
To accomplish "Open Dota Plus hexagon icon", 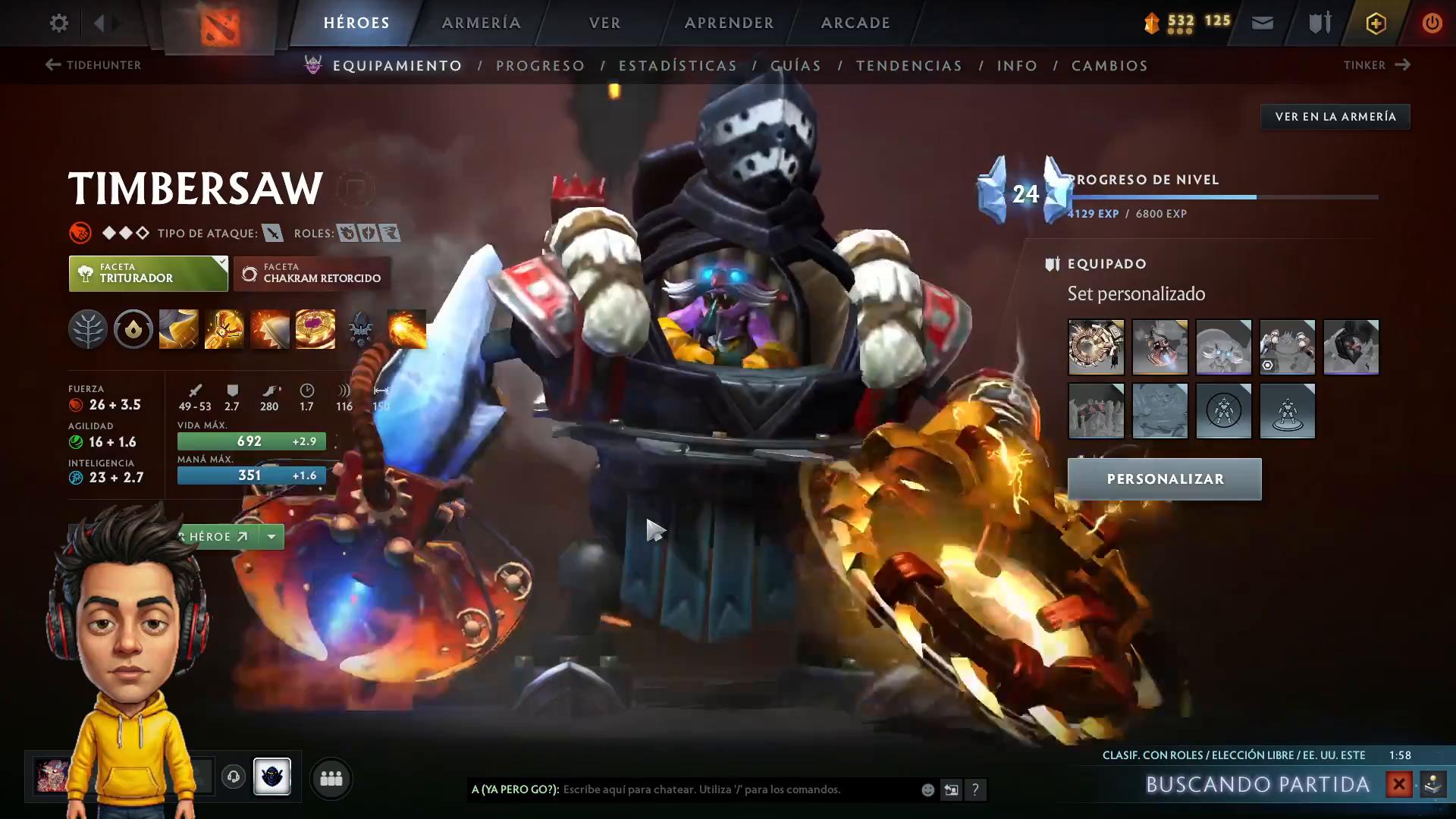I will coord(1375,23).
